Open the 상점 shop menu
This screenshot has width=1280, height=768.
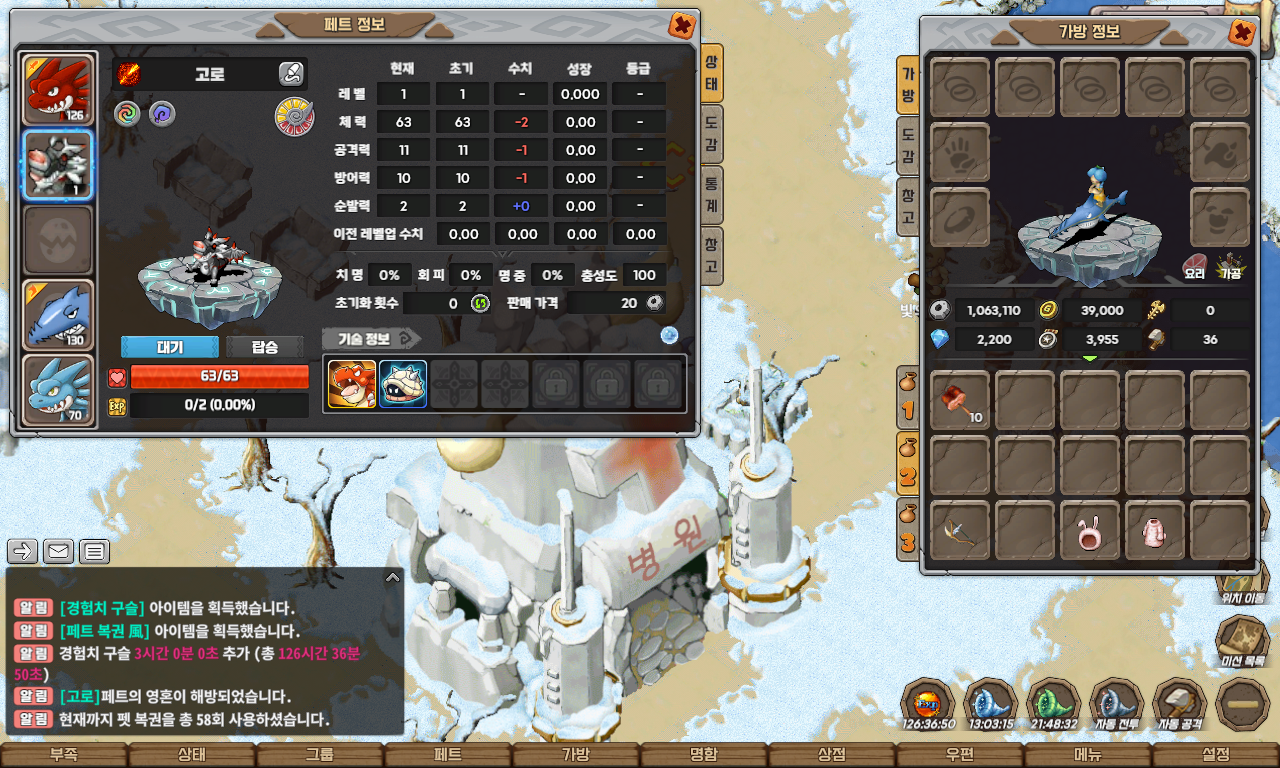tap(831, 755)
